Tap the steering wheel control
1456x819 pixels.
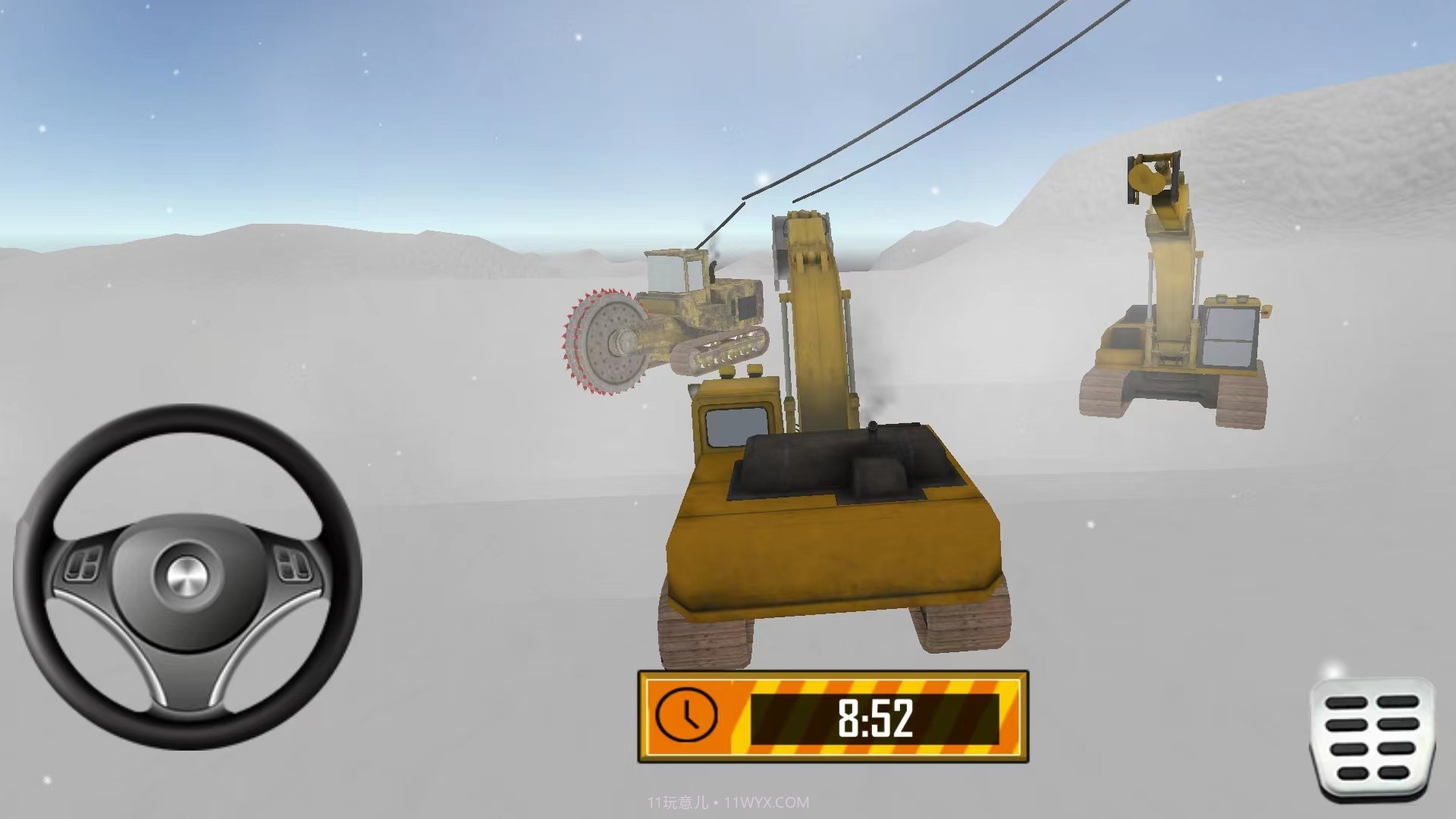tap(187, 576)
